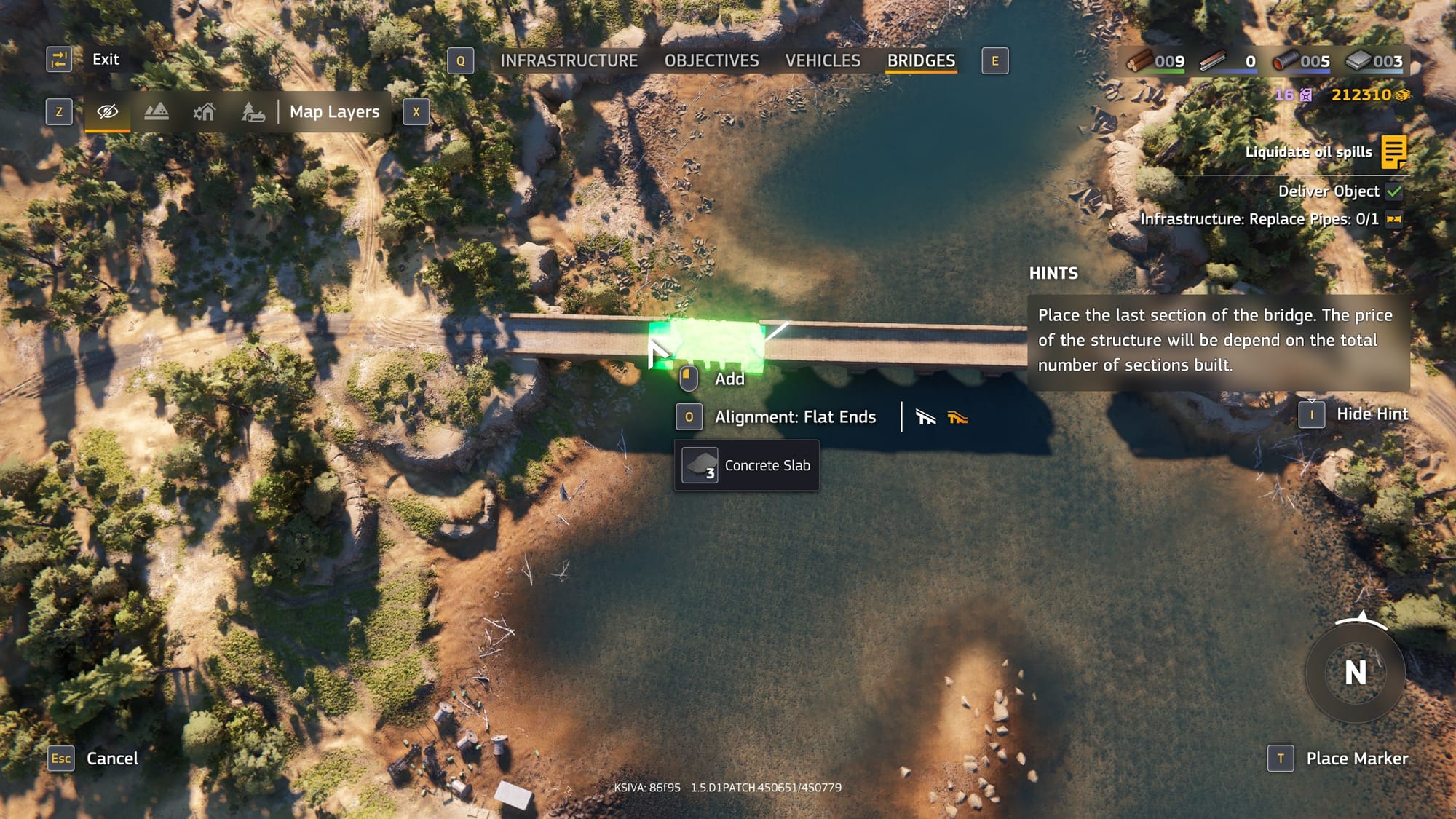Viewport: 1456px width, 819px height.
Task: Hide the hint panel
Action: point(1372,414)
